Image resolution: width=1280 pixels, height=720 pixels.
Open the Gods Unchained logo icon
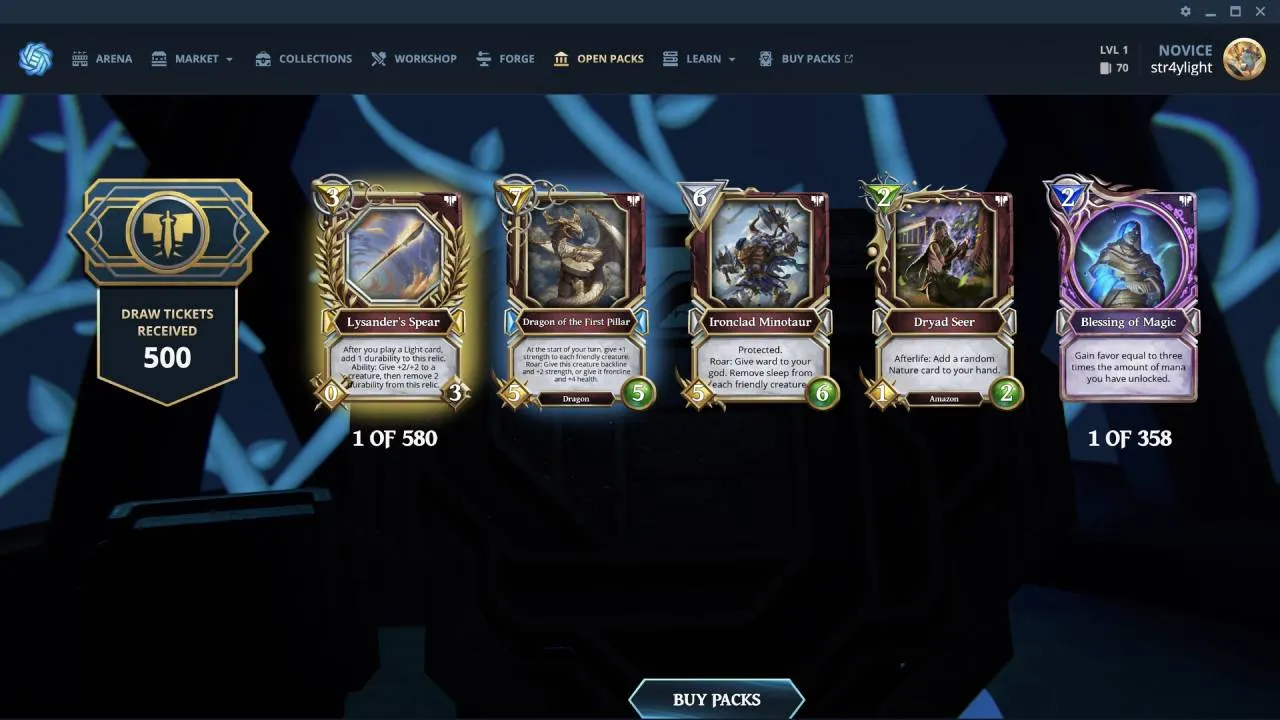pyautogui.click(x=35, y=58)
